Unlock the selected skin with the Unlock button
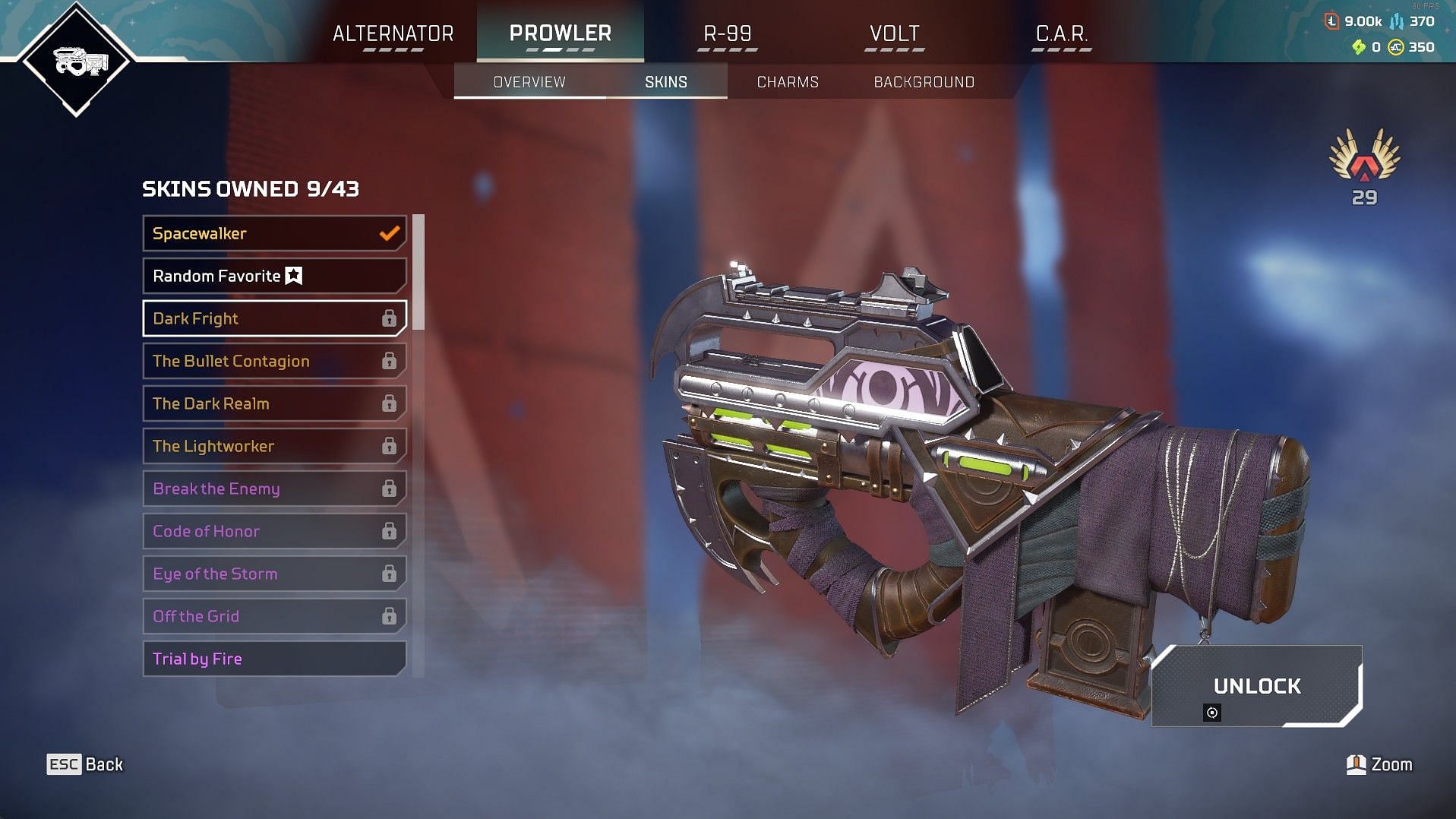The image size is (1456, 819). point(1256,686)
